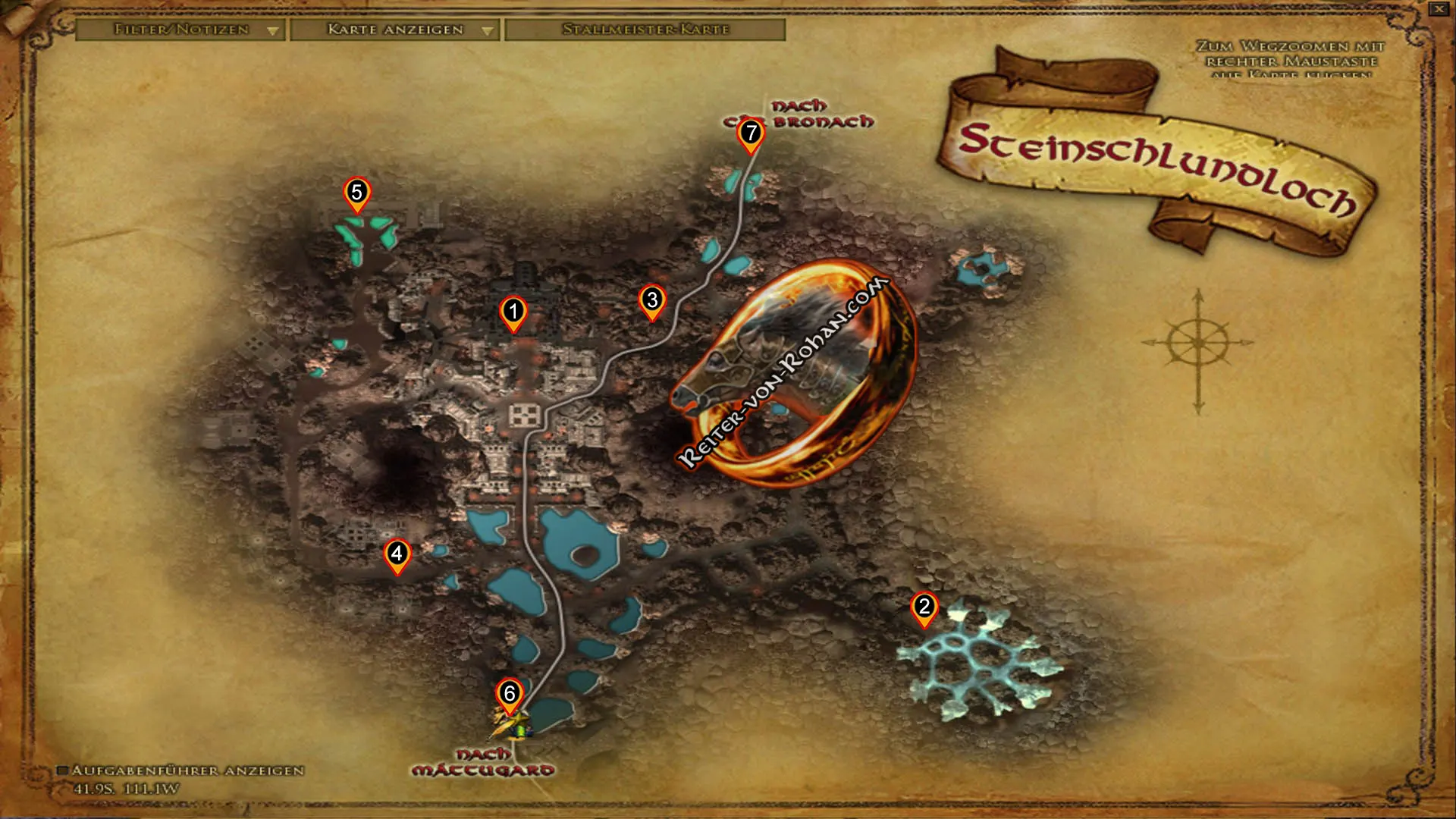
Task: Enable Aufgabenführer anzeigen
Action: [67, 771]
